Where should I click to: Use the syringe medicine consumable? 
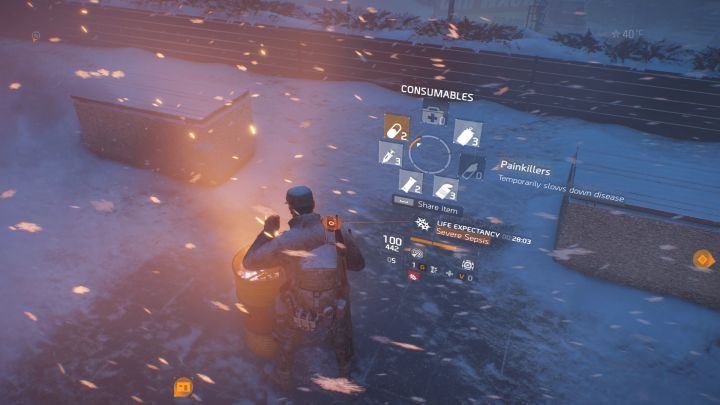[x=391, y=154]
